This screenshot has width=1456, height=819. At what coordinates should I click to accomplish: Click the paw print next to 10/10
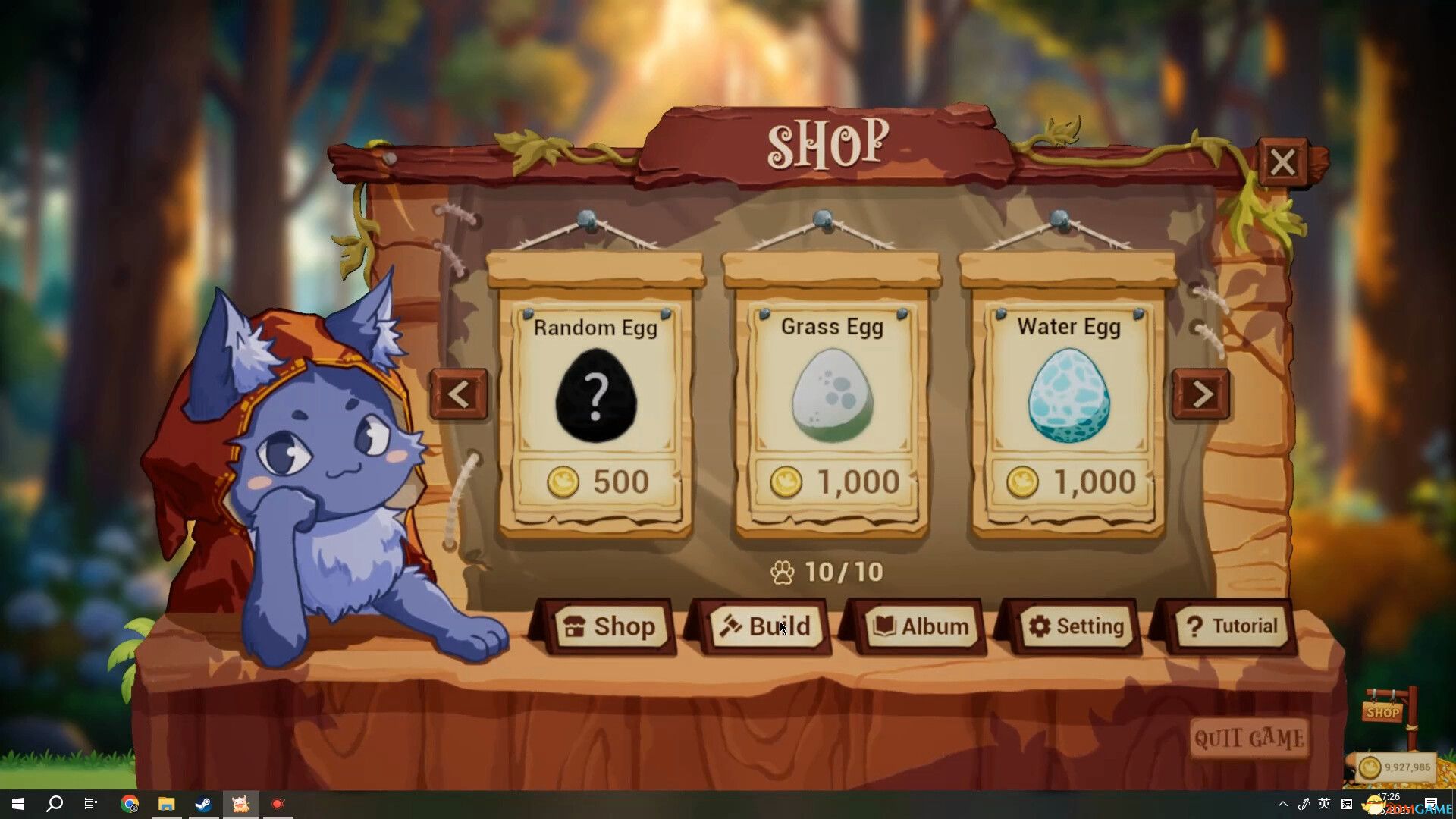click(781, 572)
